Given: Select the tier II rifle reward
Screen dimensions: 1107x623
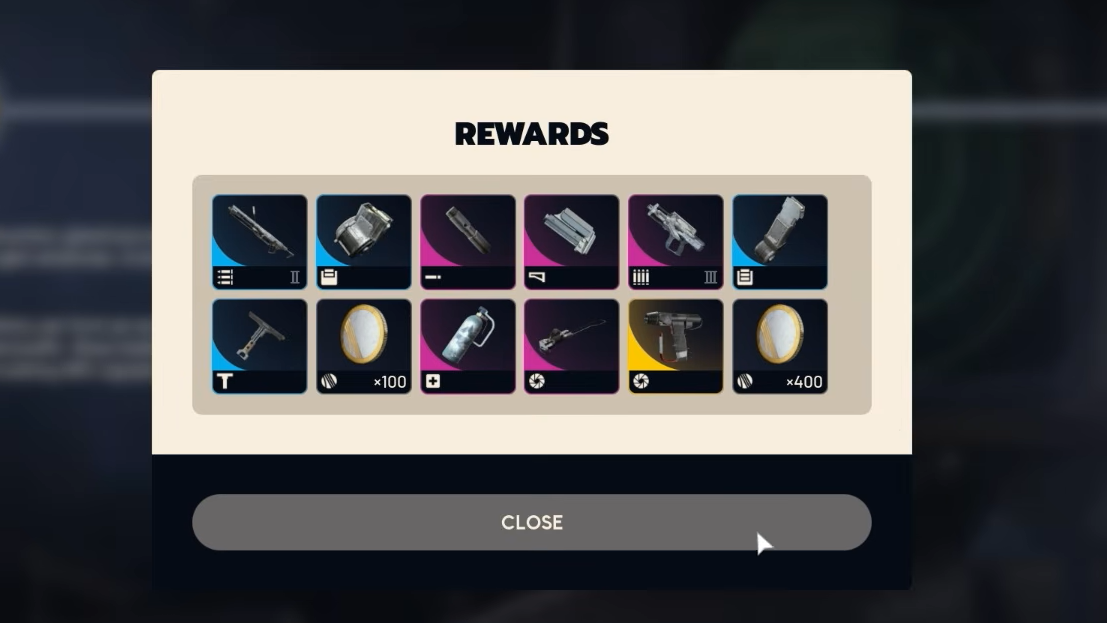Looking at the screenshot, I should [x=260, y=242].
